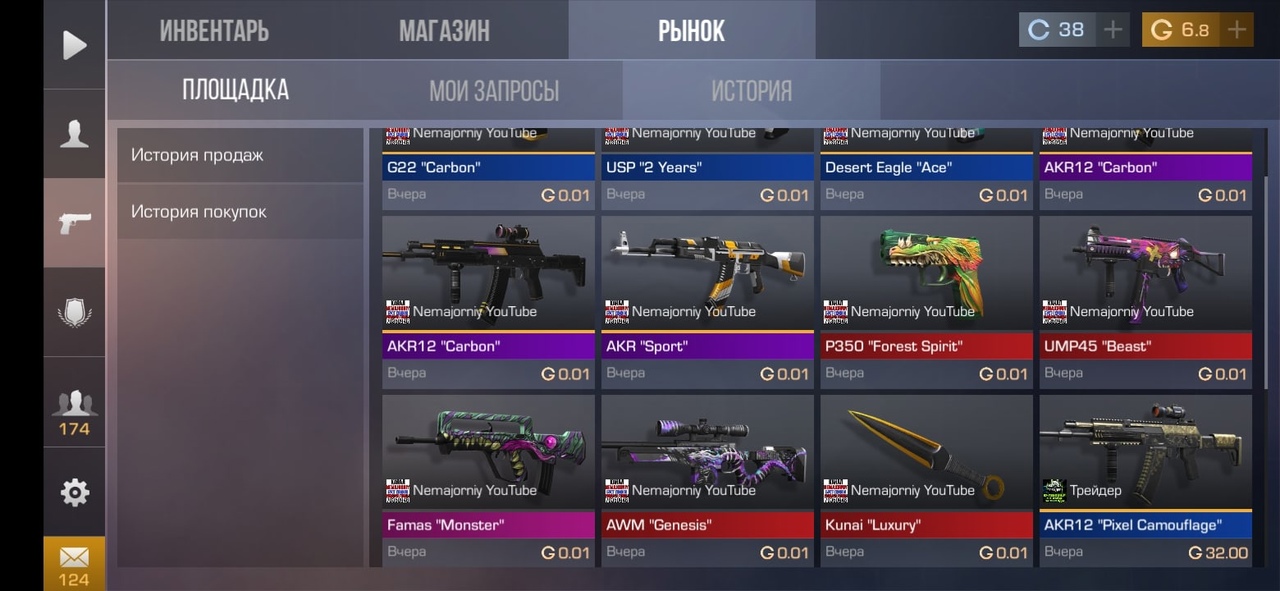Open the profile silhouette icon

pyautogui.click(x=74, y=134)
